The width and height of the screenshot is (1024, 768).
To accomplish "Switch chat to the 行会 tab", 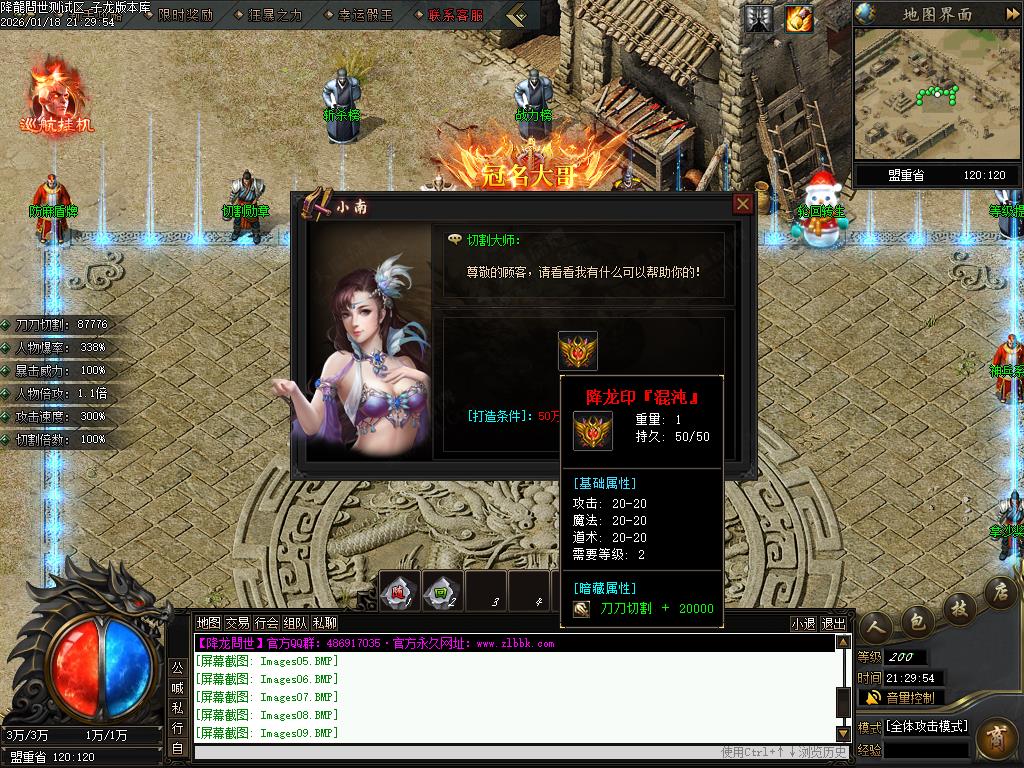I will click(x=266, y=623).
